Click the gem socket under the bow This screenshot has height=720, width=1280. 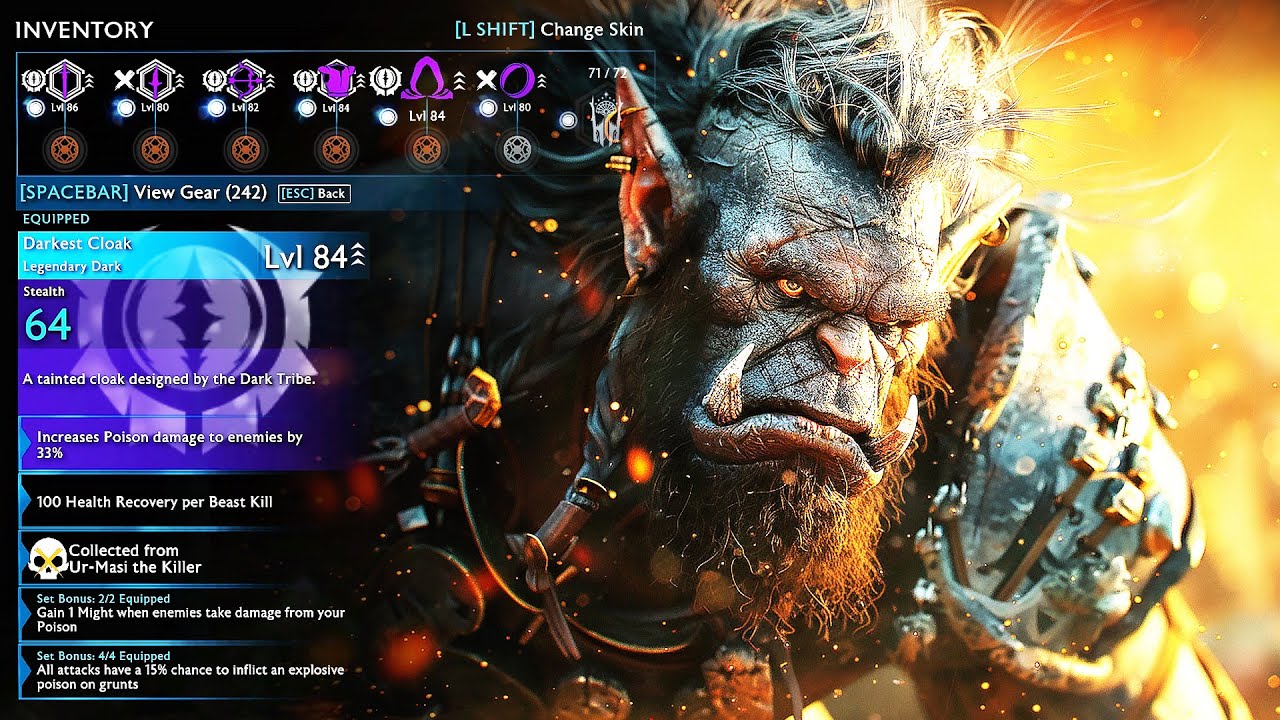[246, 150]
